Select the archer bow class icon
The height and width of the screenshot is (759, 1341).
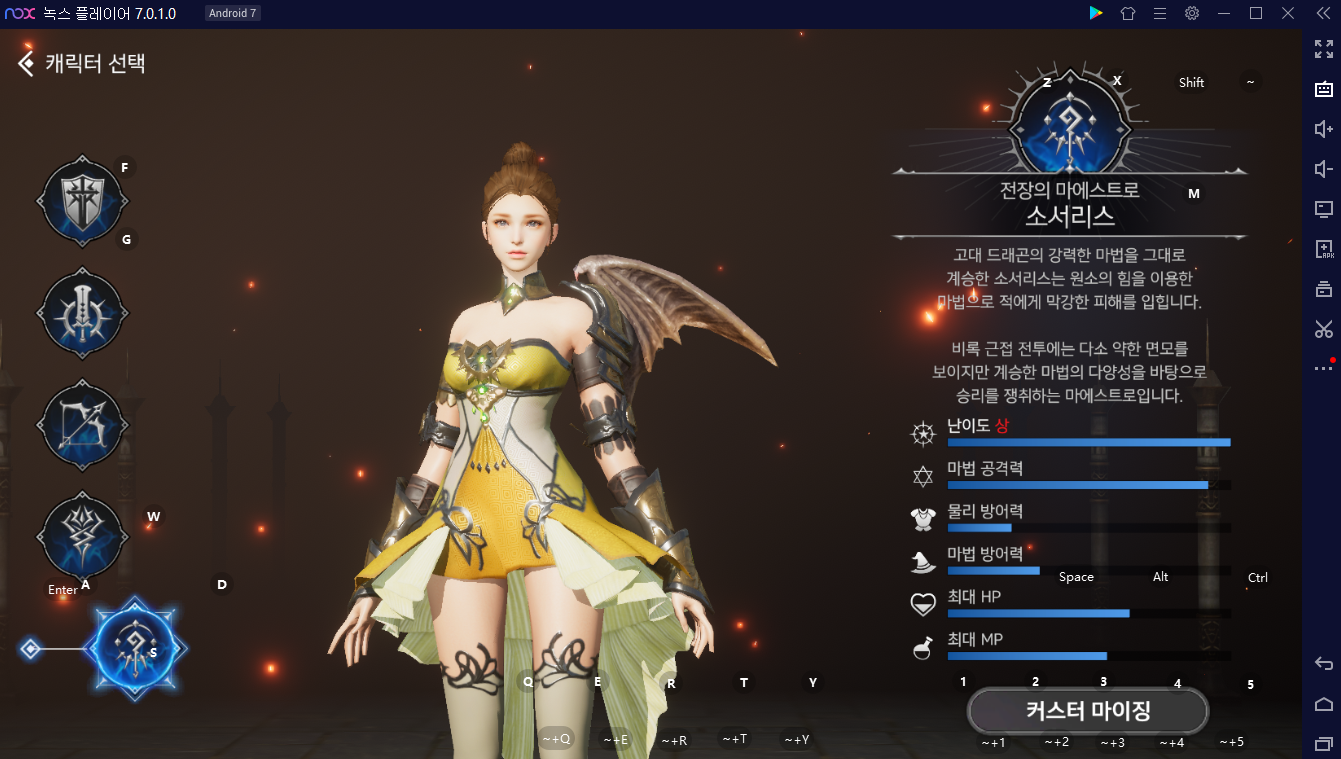[x=83, y=424]
